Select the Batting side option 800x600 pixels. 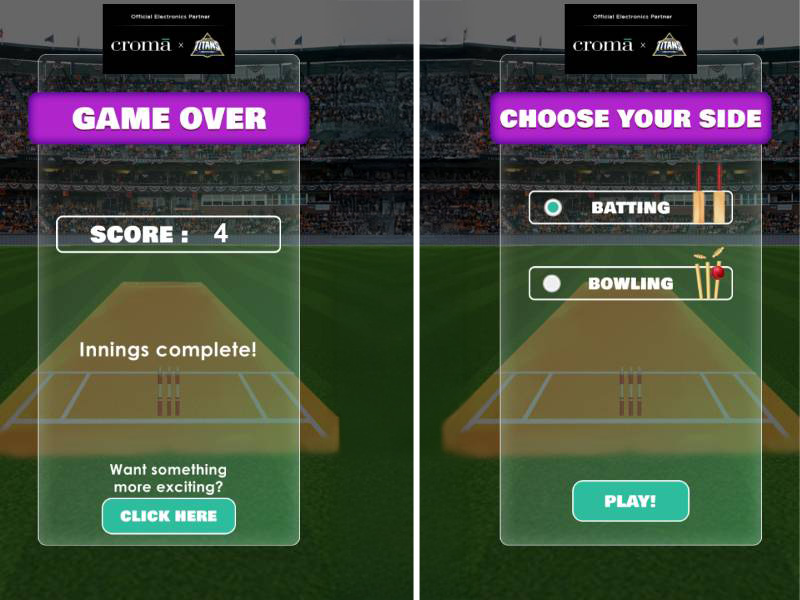pyautogui.click(x=552, y=208)
